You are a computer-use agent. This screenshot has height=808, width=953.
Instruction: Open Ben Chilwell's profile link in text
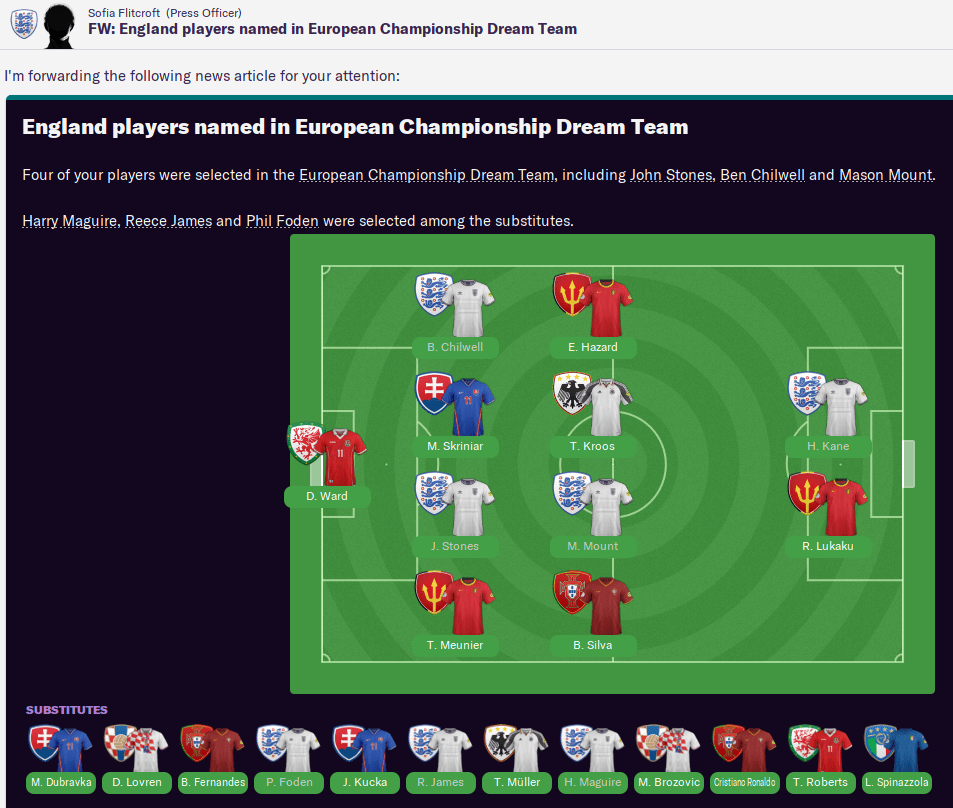(762, 175)
